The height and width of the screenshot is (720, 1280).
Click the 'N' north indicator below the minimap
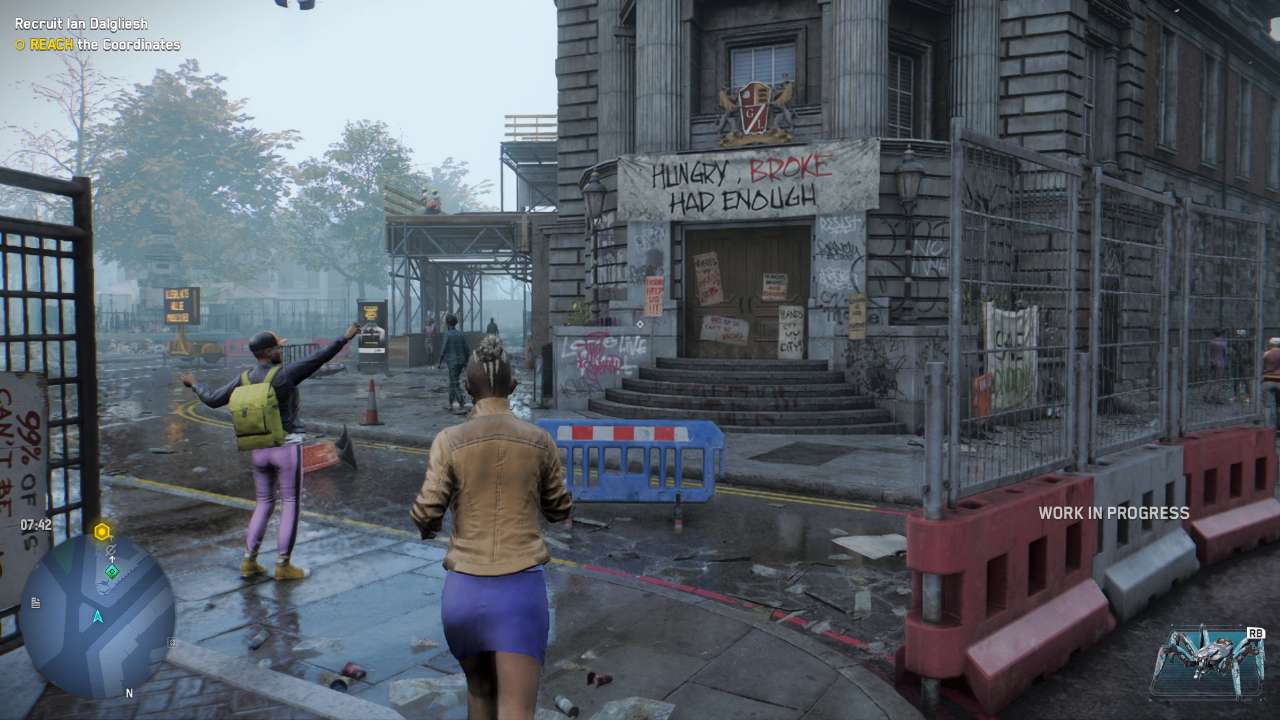129,692
